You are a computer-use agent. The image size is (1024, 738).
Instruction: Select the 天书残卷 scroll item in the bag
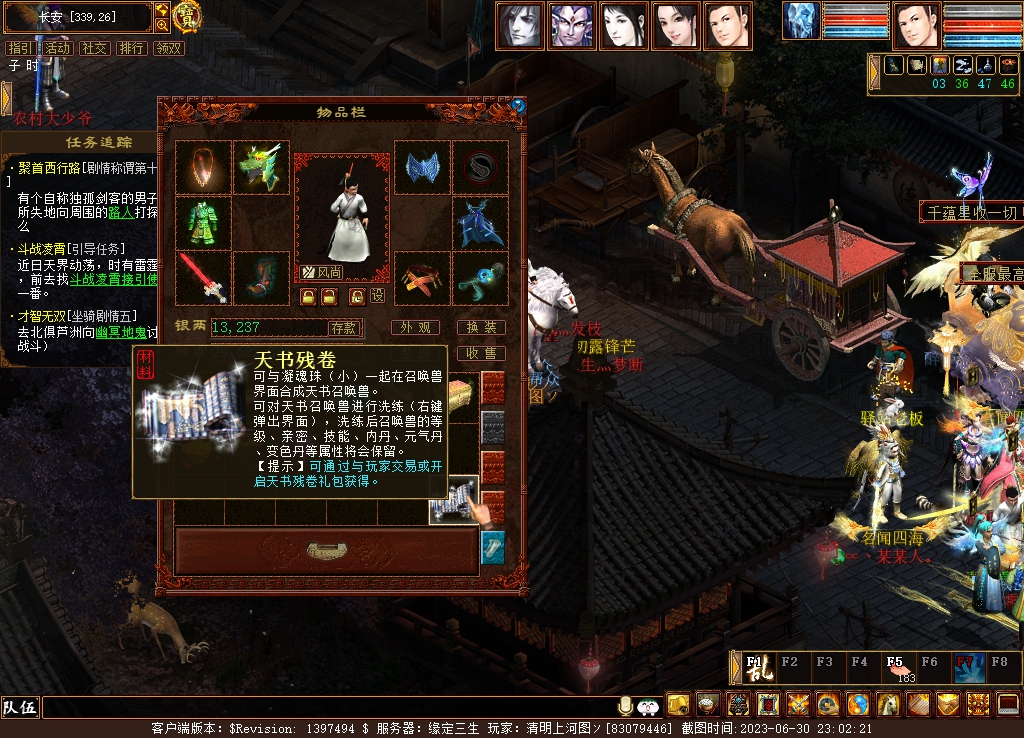click(x=451, y=499)
